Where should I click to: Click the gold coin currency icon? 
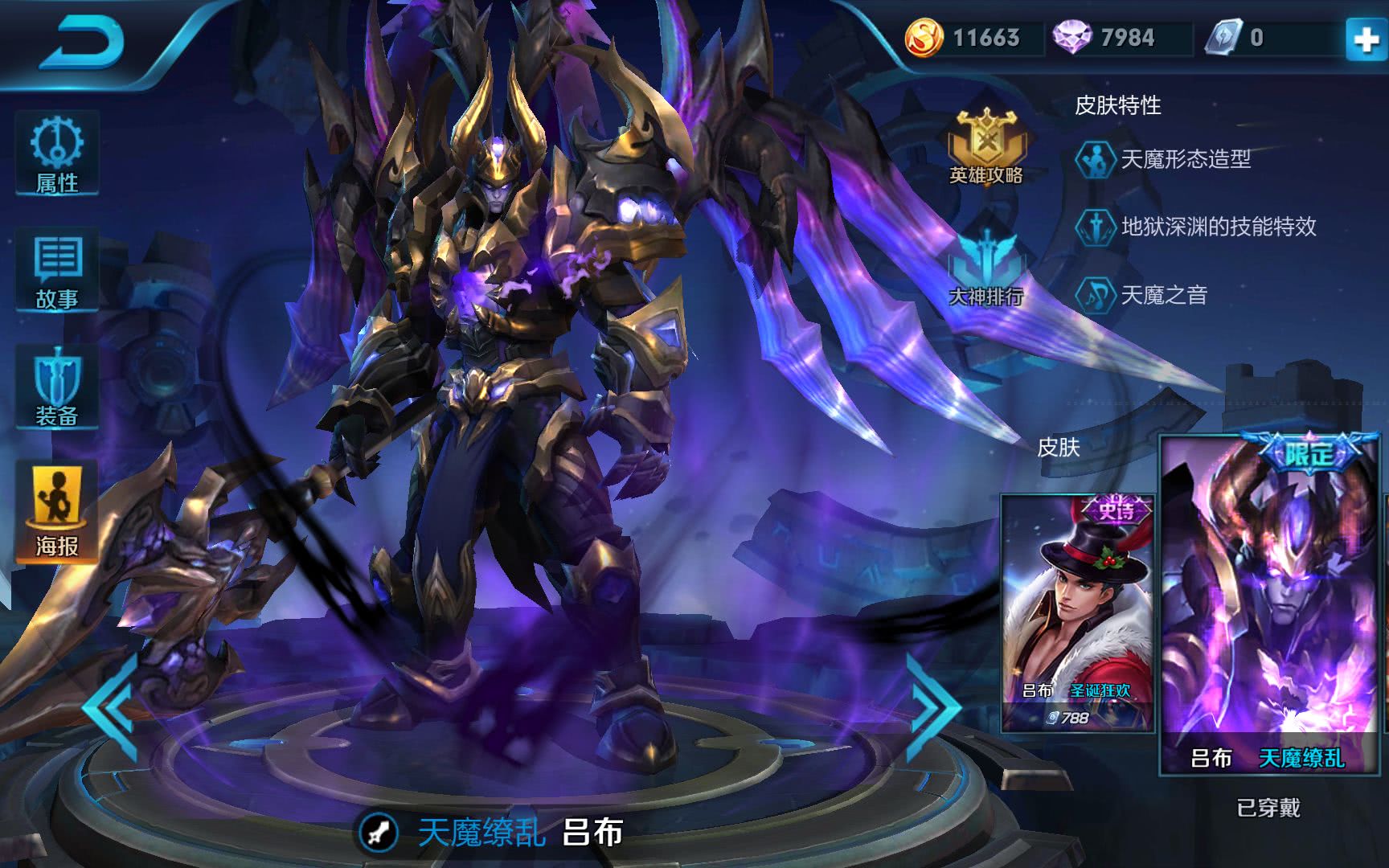(924, 38)
